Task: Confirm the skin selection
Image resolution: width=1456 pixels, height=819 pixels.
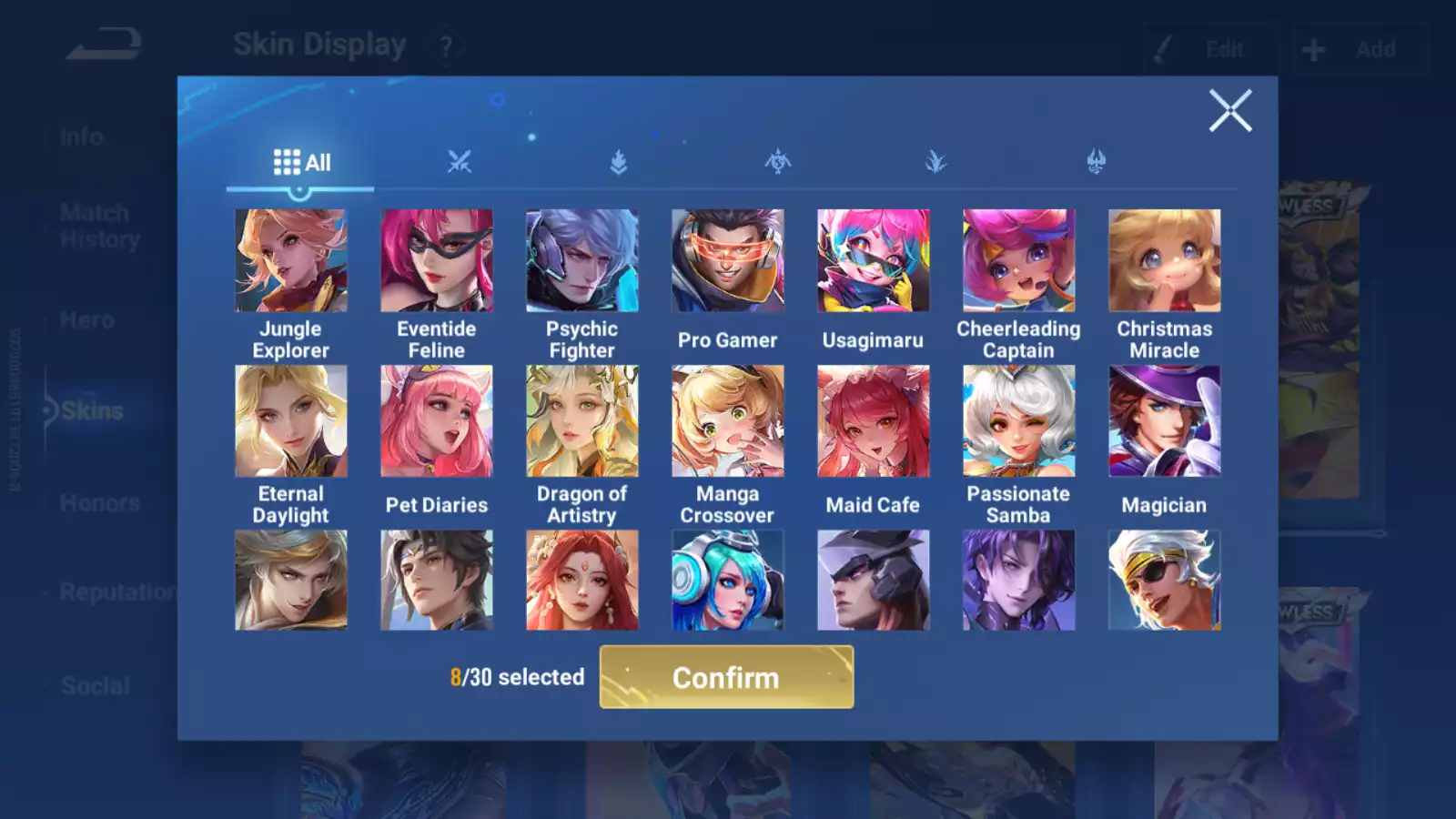Action: 726,677
